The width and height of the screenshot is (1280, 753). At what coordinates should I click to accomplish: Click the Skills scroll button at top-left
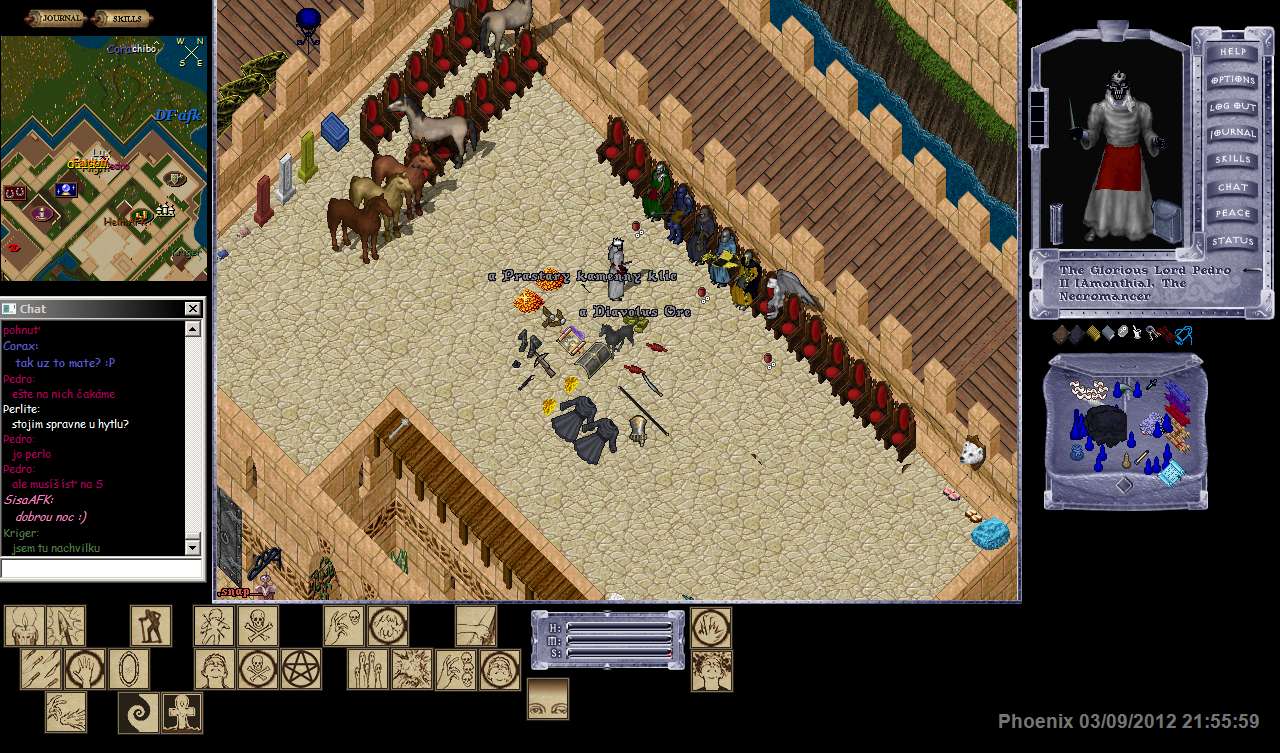pos(121,17)
